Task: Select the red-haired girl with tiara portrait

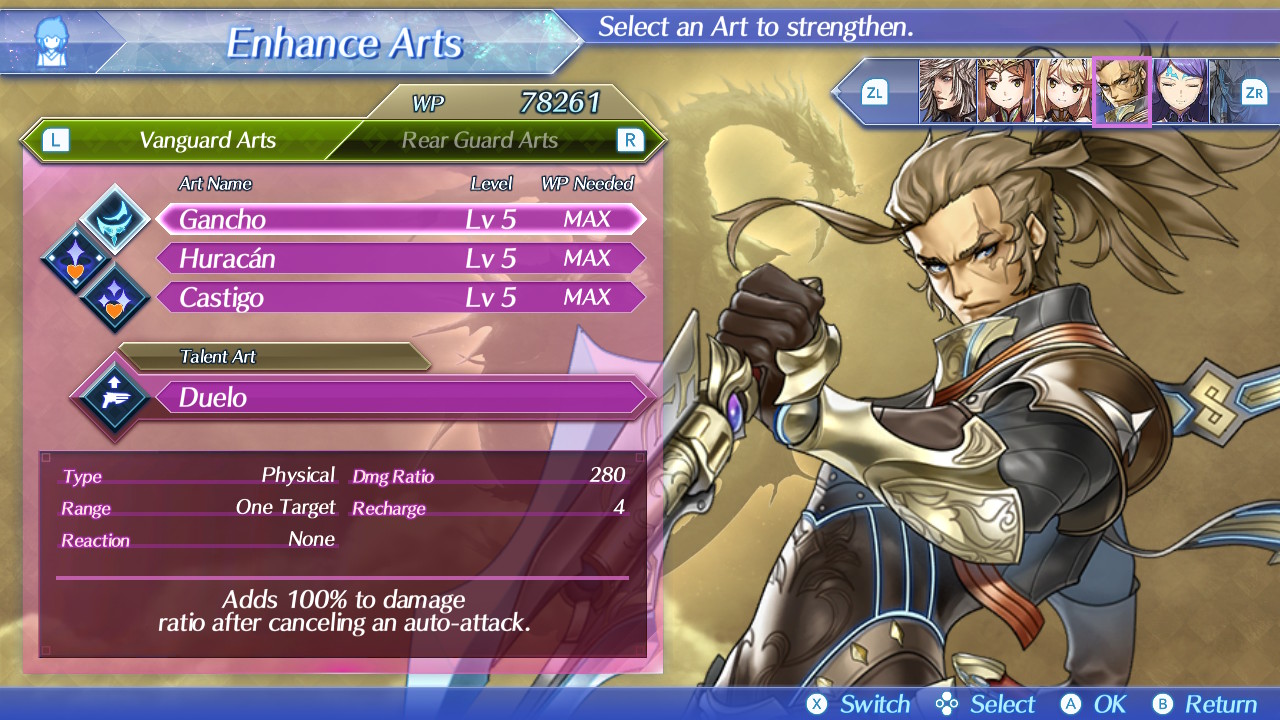Action: (x=1005, y=92)
